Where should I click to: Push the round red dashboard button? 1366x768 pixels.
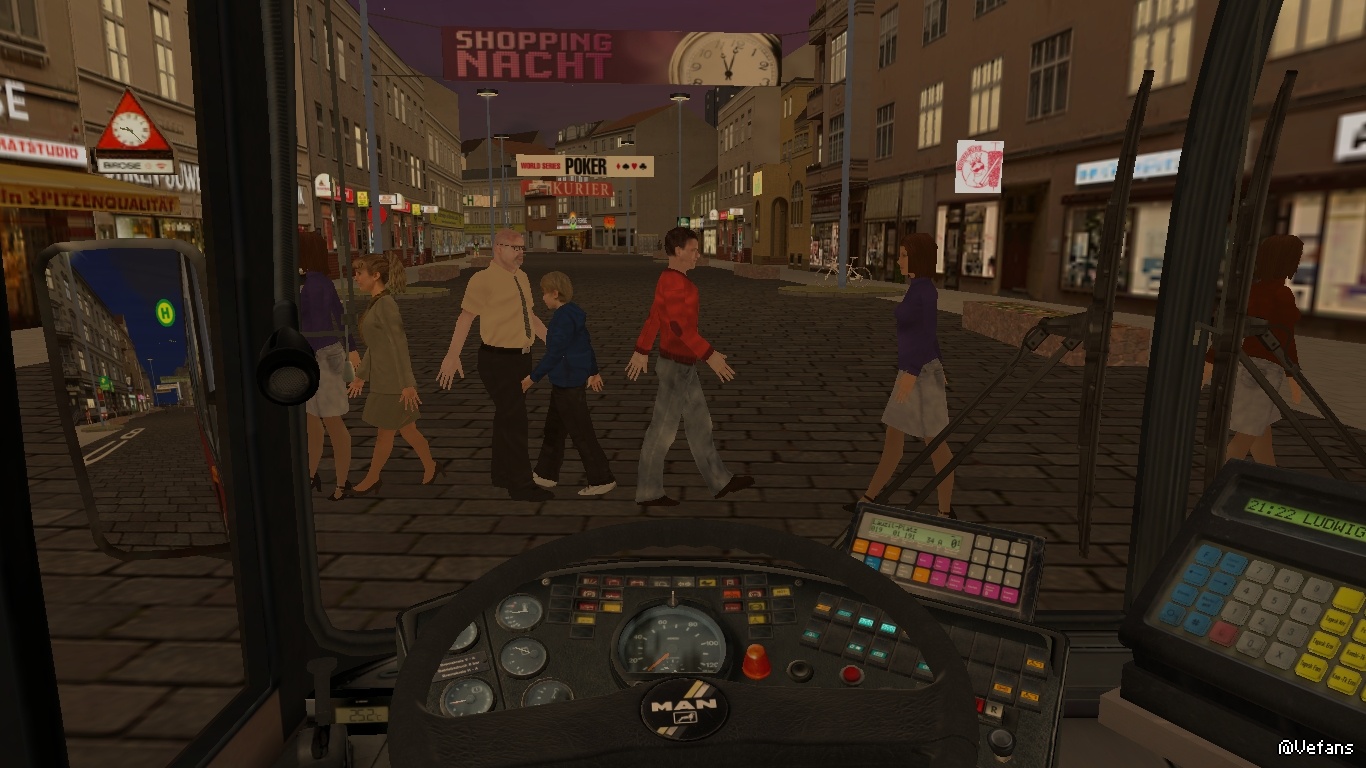(x=851, y=674)
